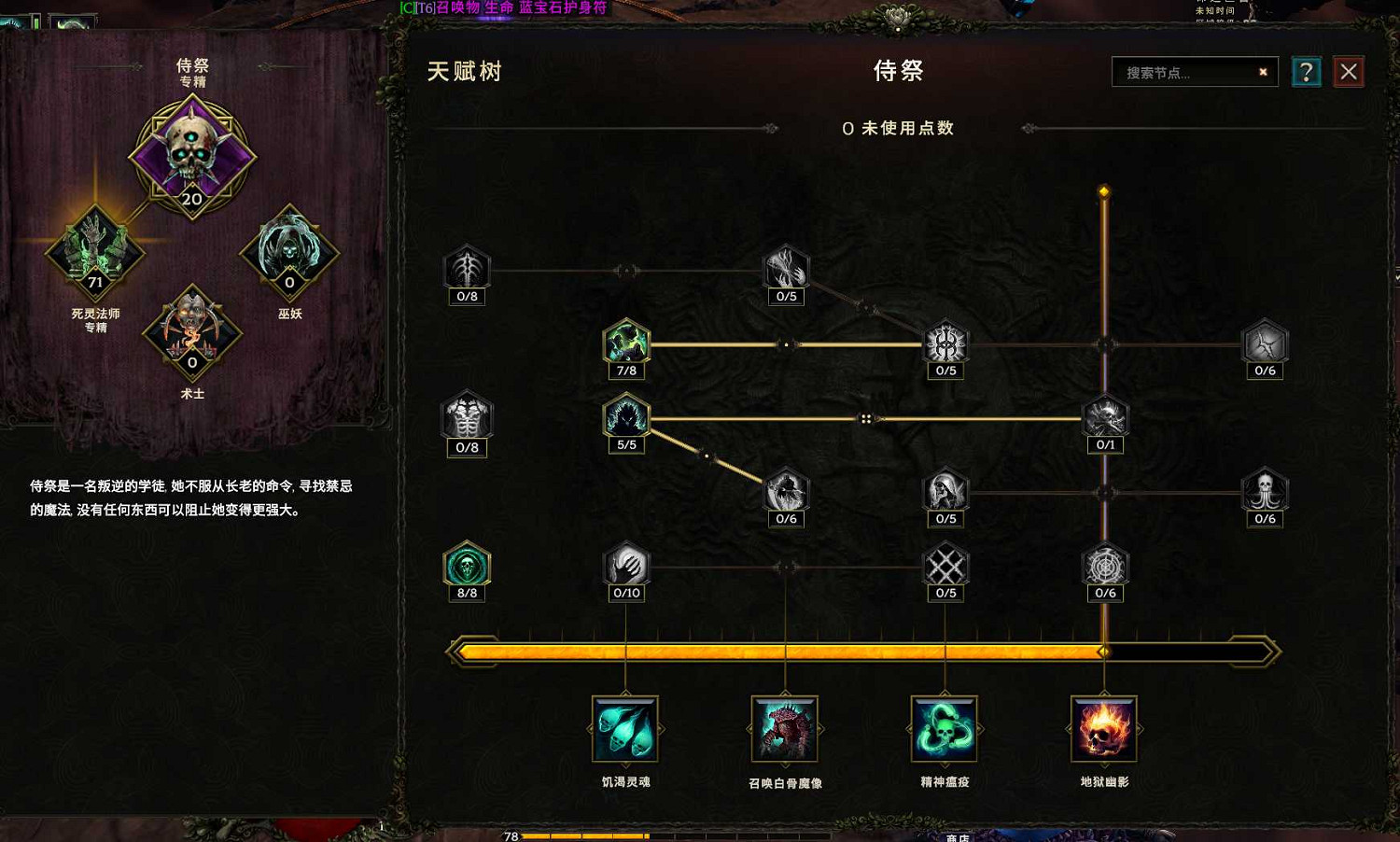Click the level 20 侍祭 skull emblem

click(191, 154)
